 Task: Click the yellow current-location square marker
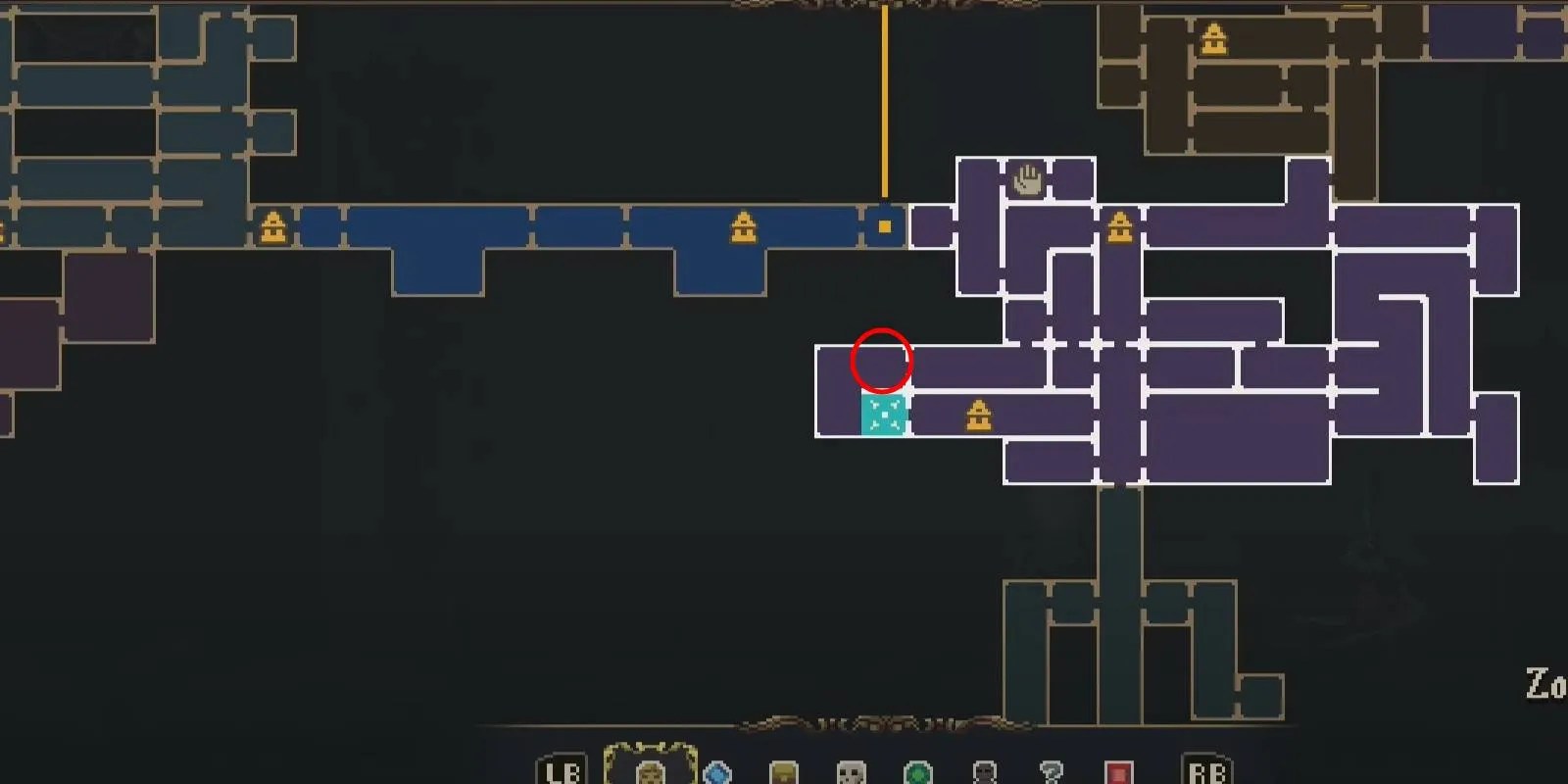tap(885, 226)
